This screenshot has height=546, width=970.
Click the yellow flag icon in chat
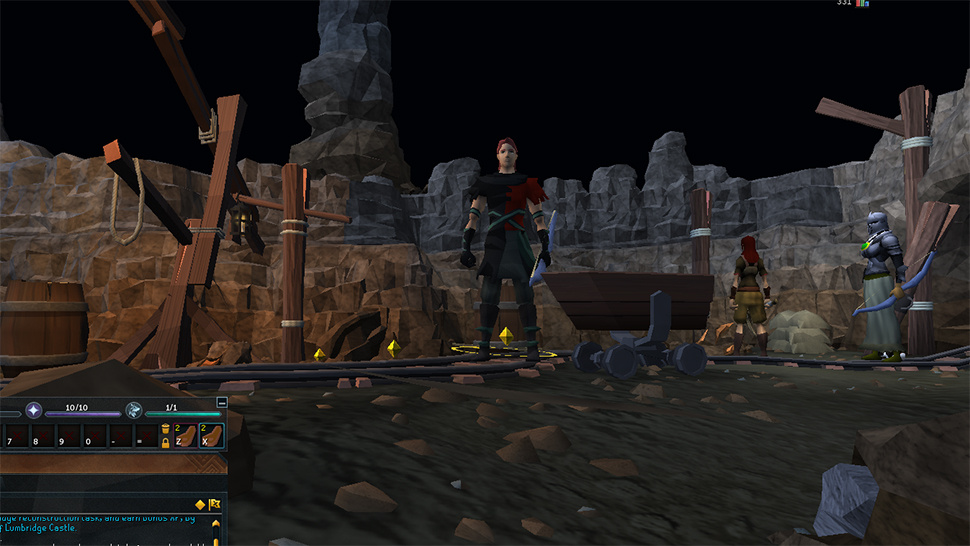coord(214,505)
